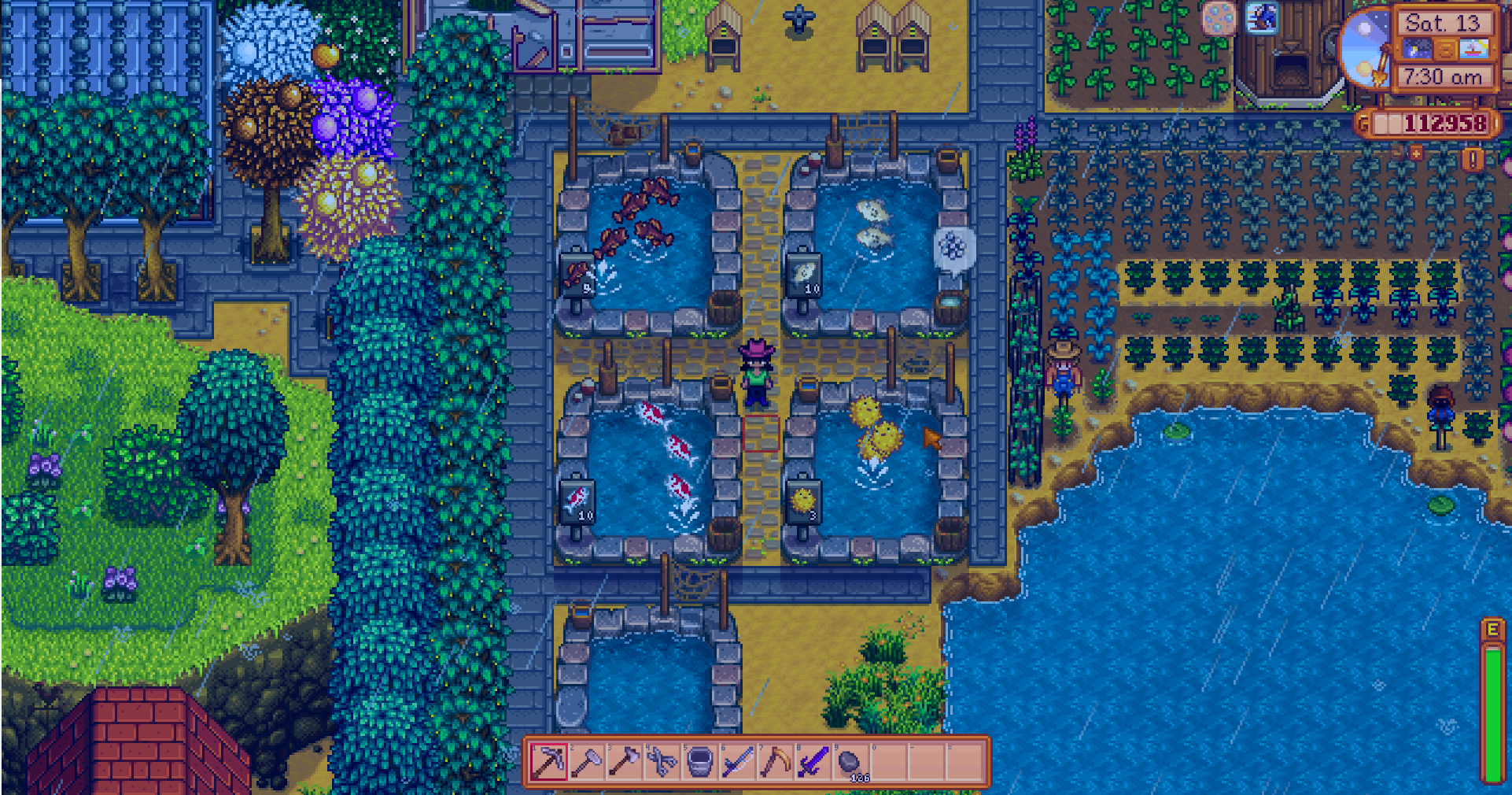Click the Sat. 13 date display
Screen dimensions: 1512x795
1442,24
